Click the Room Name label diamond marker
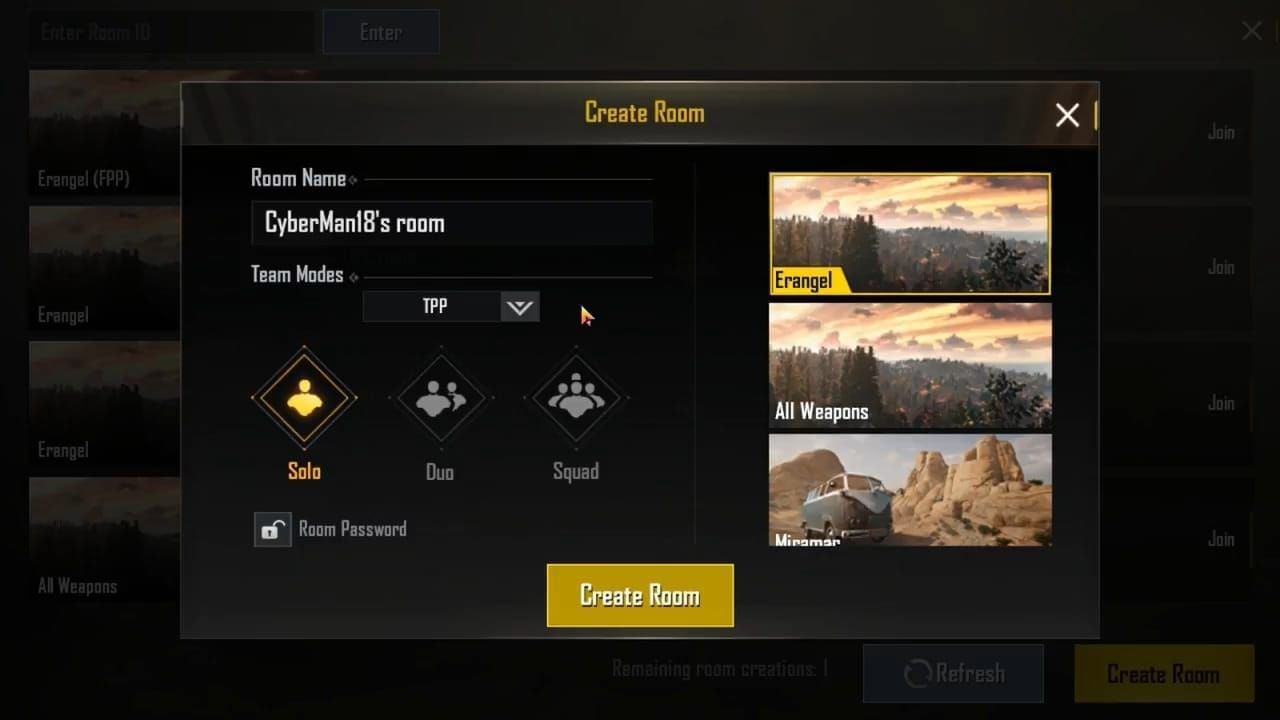Screen dimensions: 1280x720 (x=352, y=179)
